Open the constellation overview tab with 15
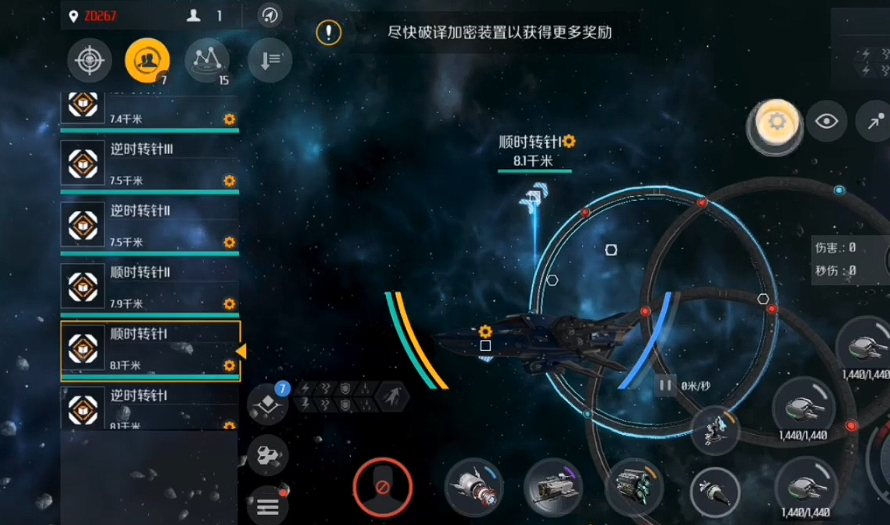The width and height of the screenshot is (890, 525). [x=207, y=61]
